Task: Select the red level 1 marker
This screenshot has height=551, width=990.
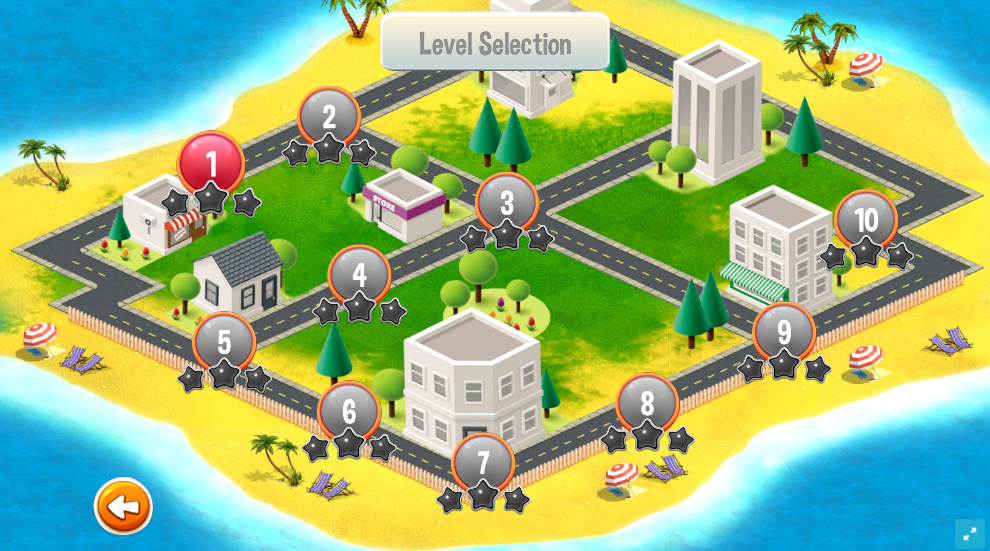Action: click(211, 163)
